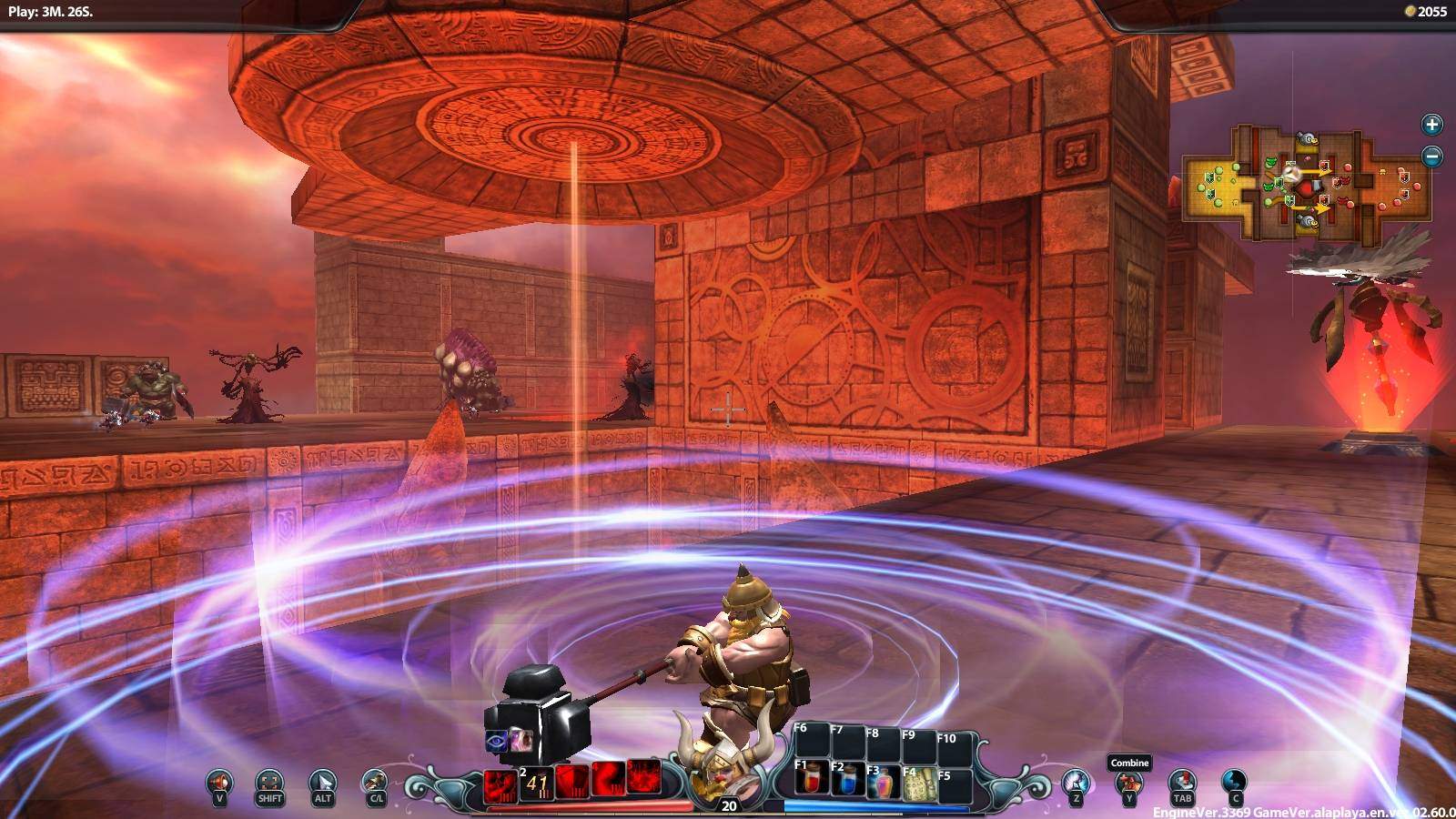Use the scroll item in slot F4
This screenshot has width=1456, height=819.
[x=920, y=780]
